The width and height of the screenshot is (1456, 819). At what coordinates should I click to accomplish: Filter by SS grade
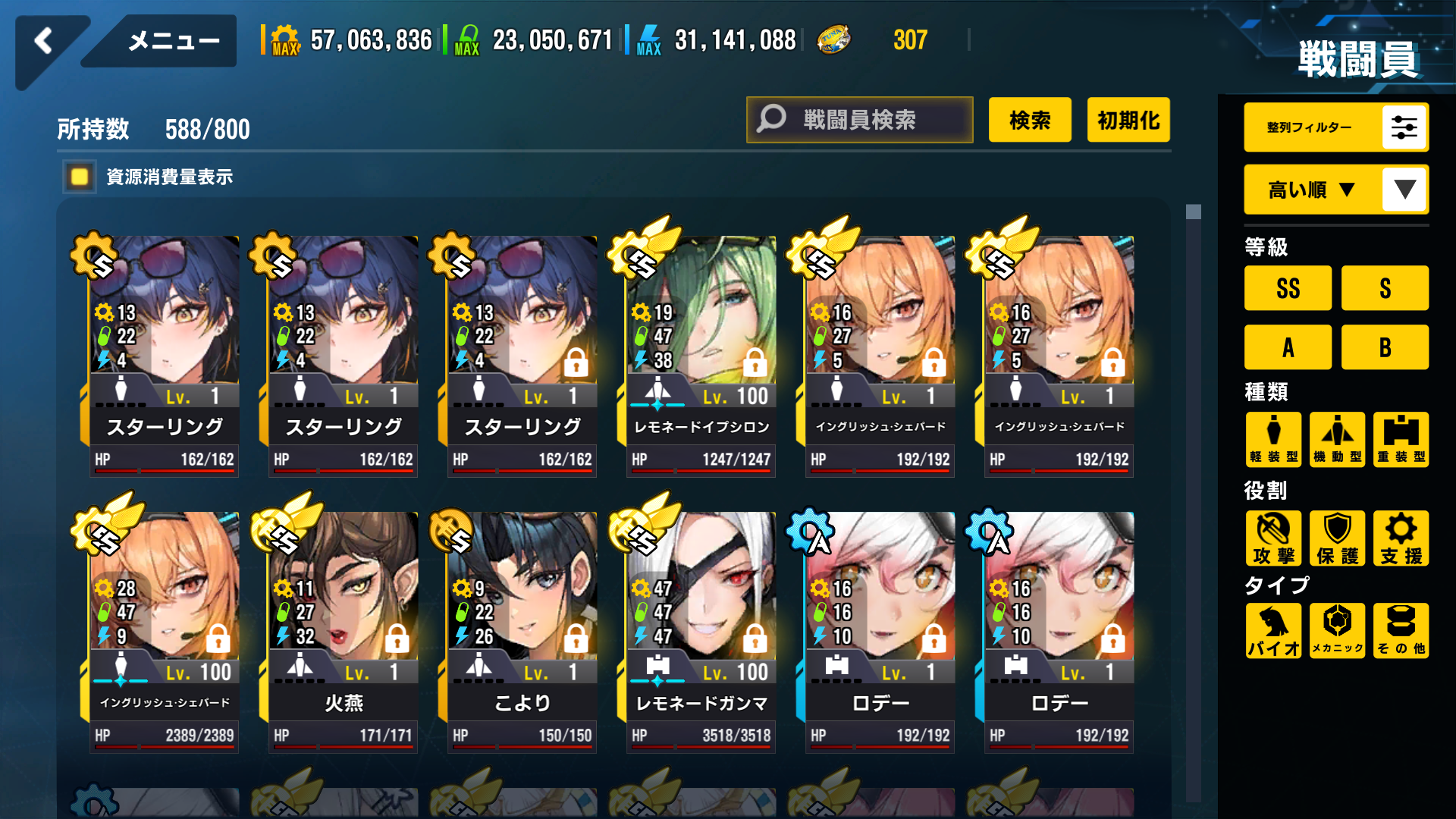(1288, 288)
